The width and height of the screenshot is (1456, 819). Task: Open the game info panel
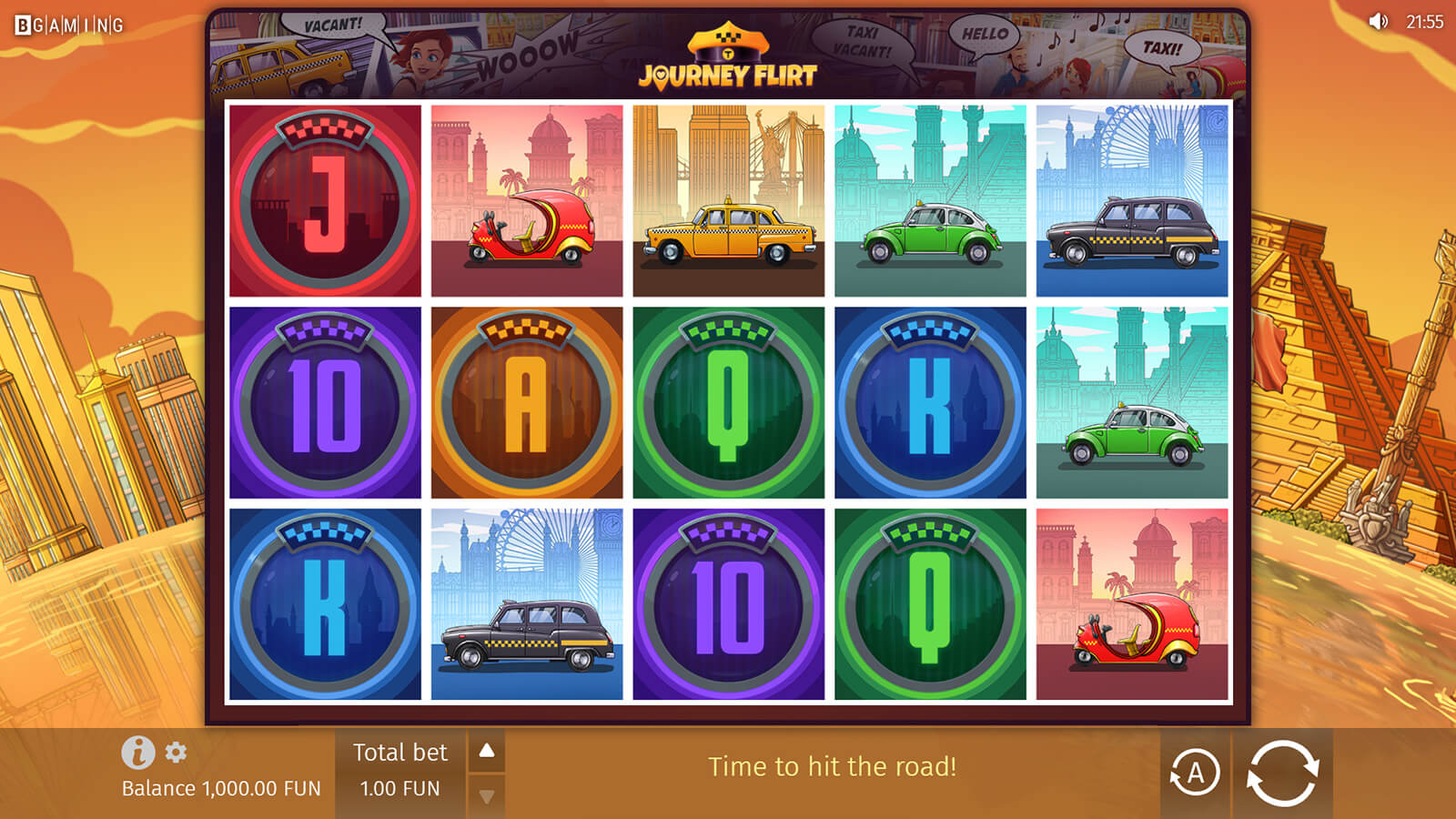(x=137, y=753)
